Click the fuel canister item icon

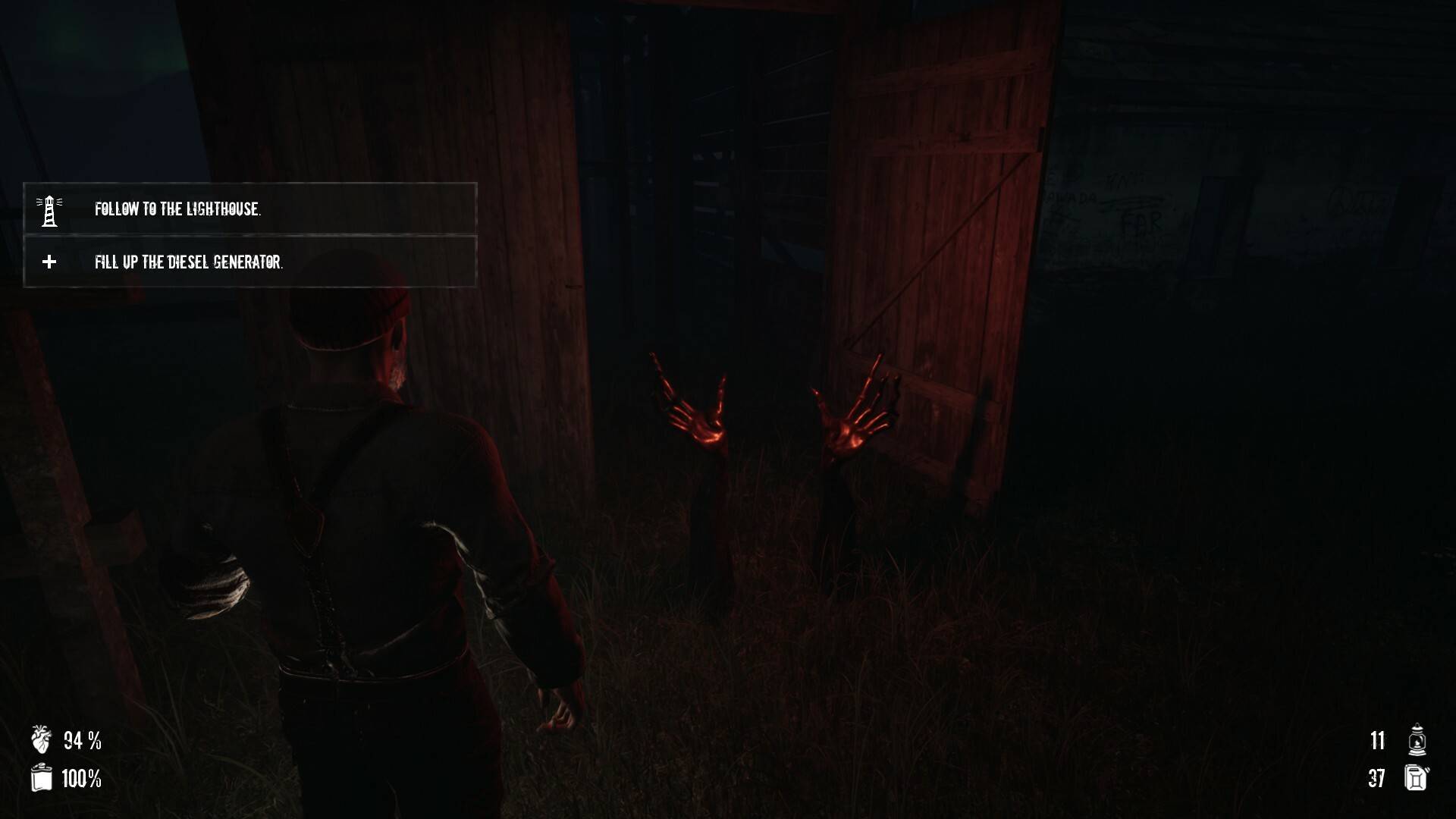(x=1416, y=778)
